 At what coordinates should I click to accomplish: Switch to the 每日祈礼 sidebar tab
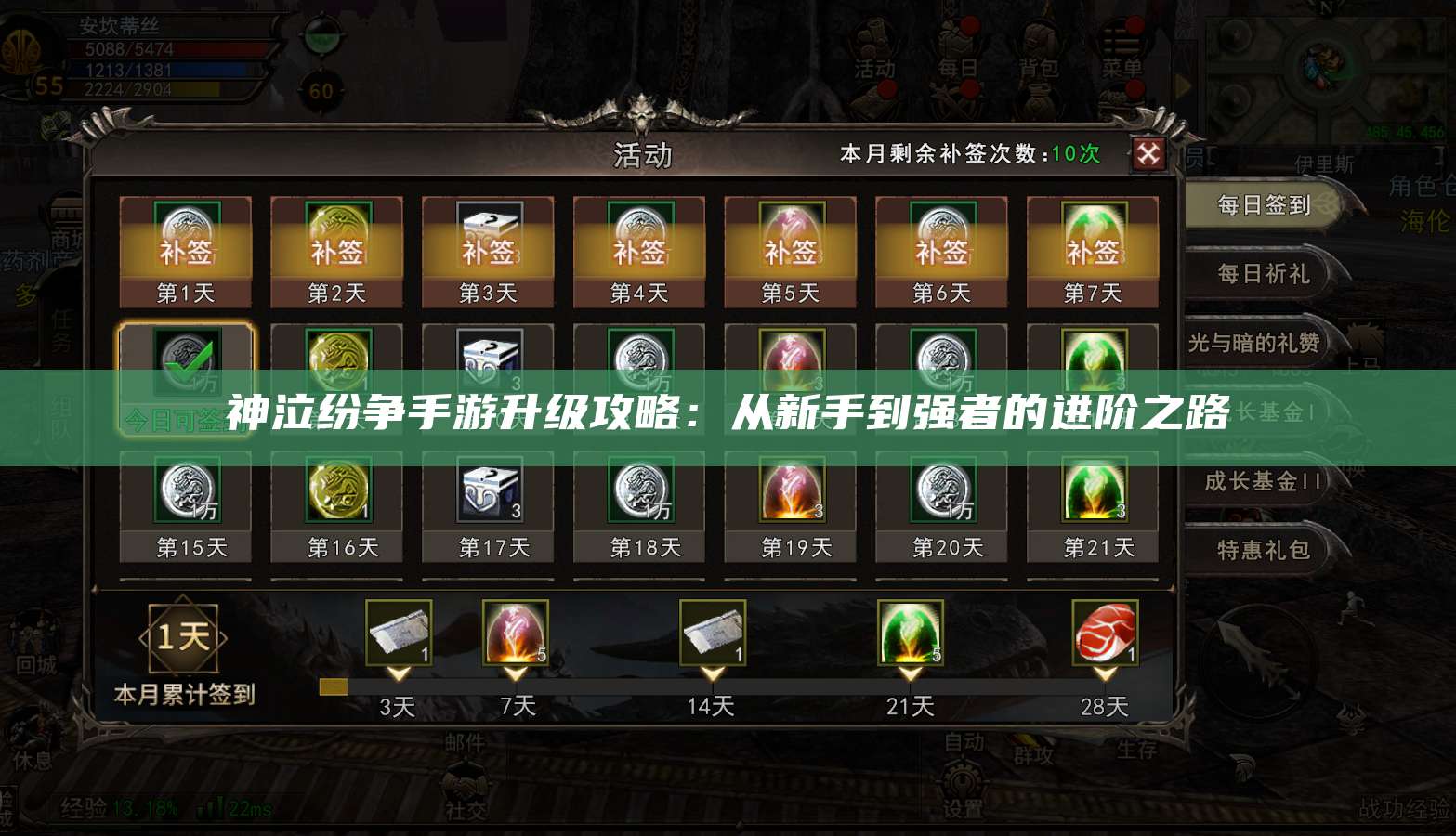[x=1266, y=274]
